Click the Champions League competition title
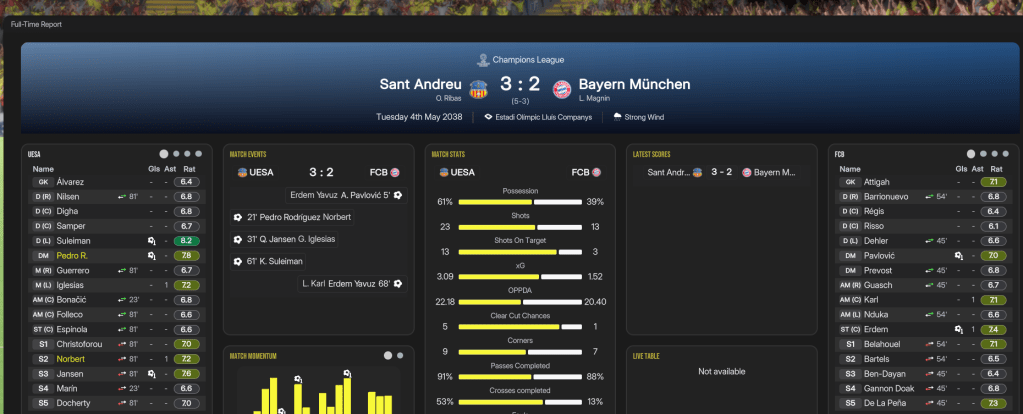 pyautogui.click(x=520, y=60)
